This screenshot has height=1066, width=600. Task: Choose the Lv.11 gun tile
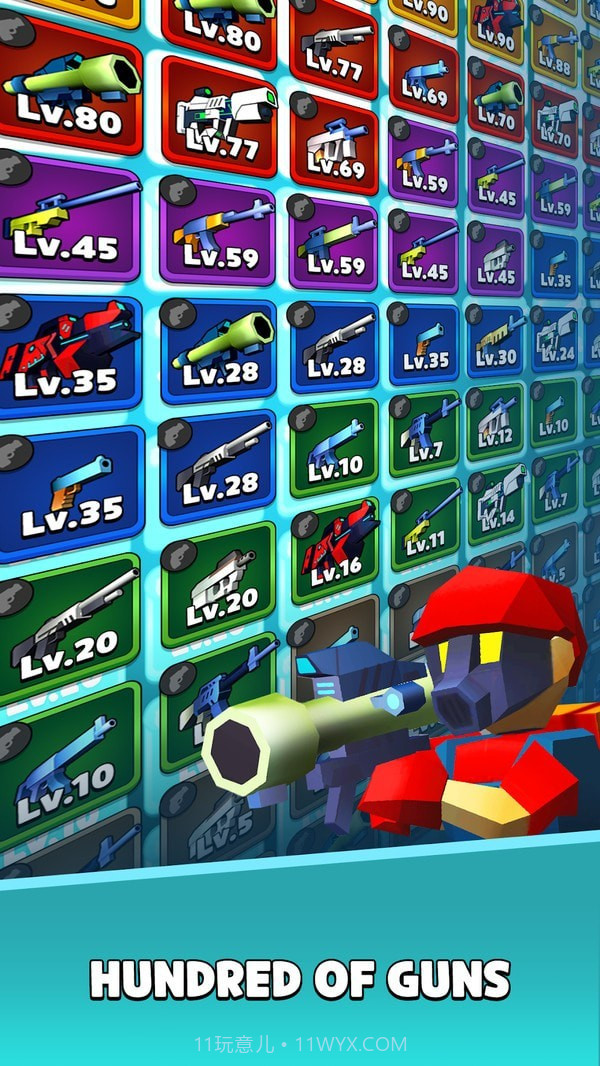426,525
